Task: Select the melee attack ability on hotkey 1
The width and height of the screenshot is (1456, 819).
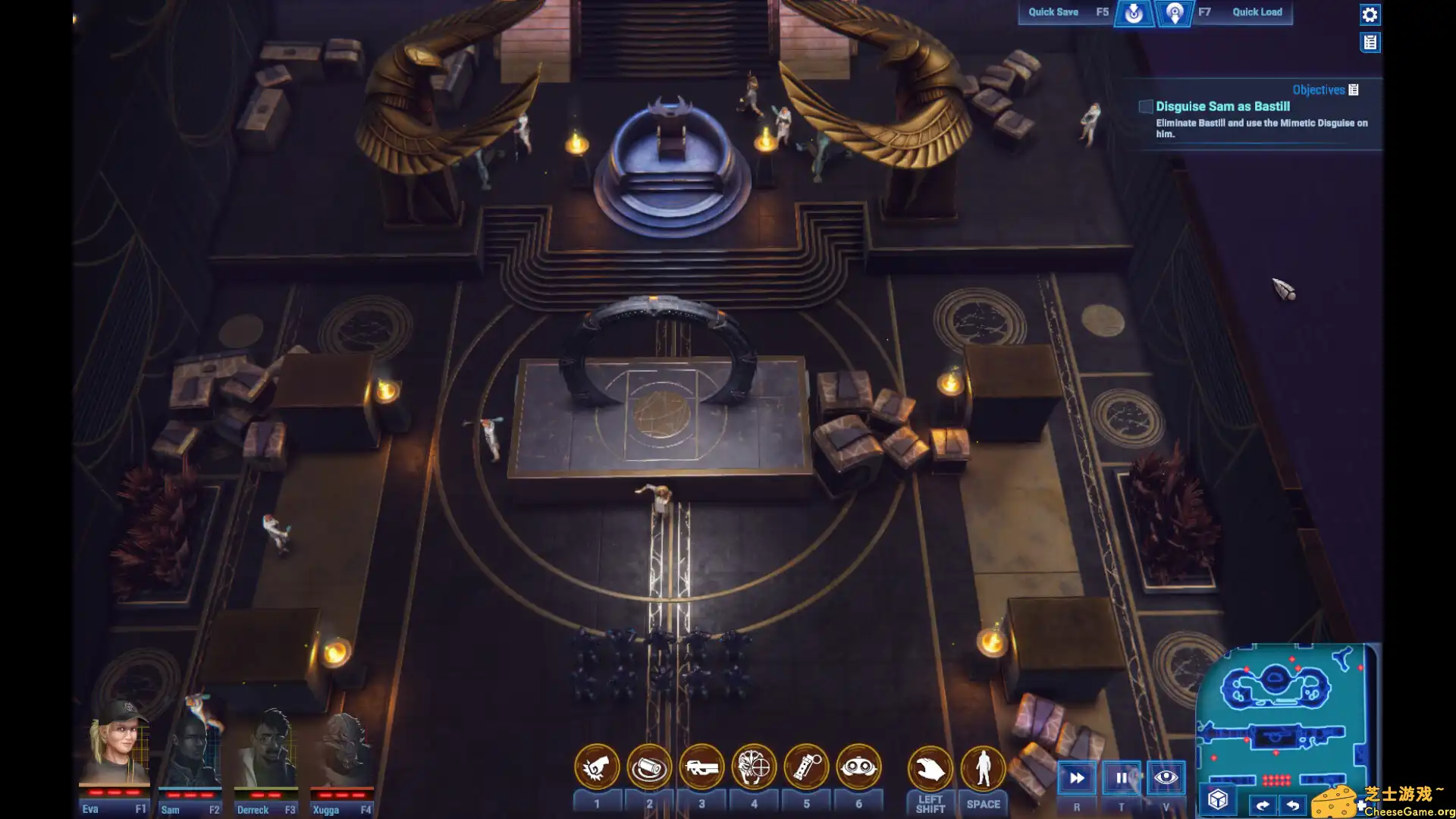Action: tap(597, 767)
